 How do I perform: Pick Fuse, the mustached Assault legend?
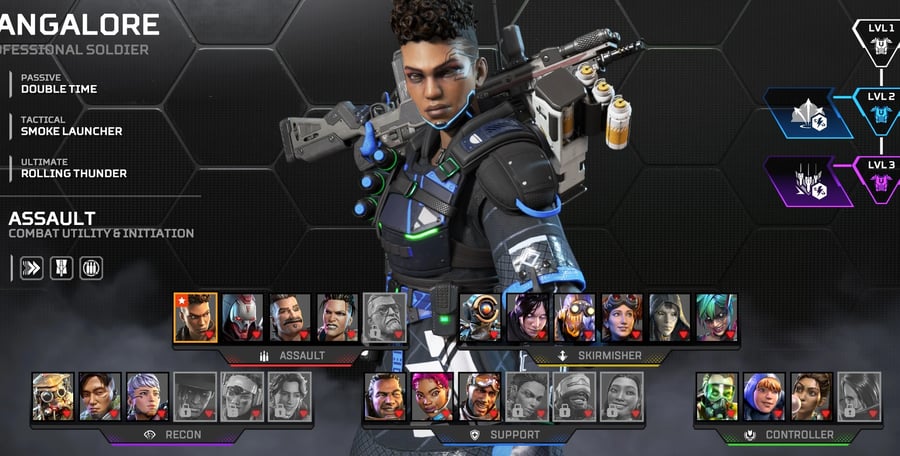290,318
